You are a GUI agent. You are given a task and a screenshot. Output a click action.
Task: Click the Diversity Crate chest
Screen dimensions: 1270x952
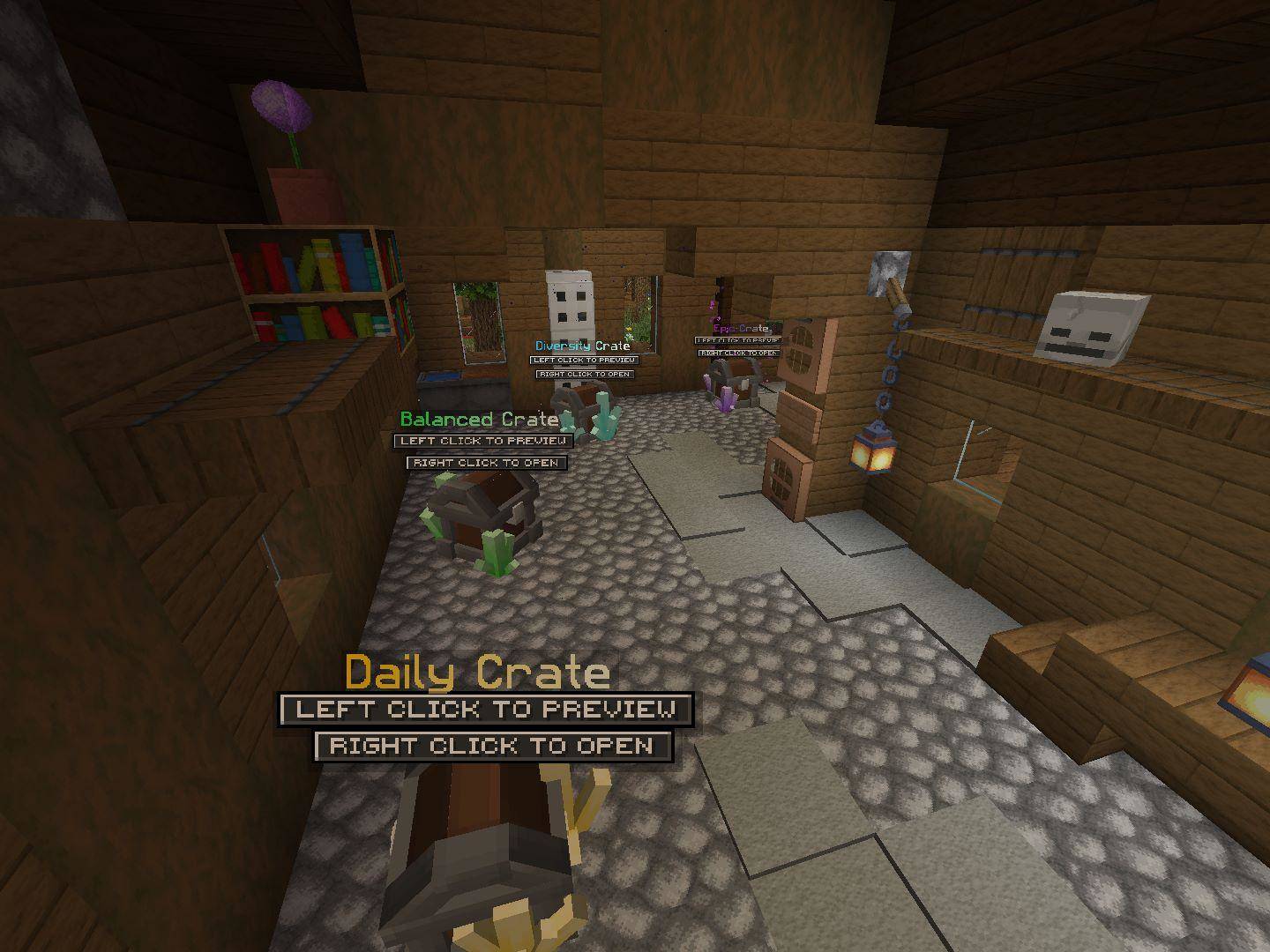[x=582, y=401]
